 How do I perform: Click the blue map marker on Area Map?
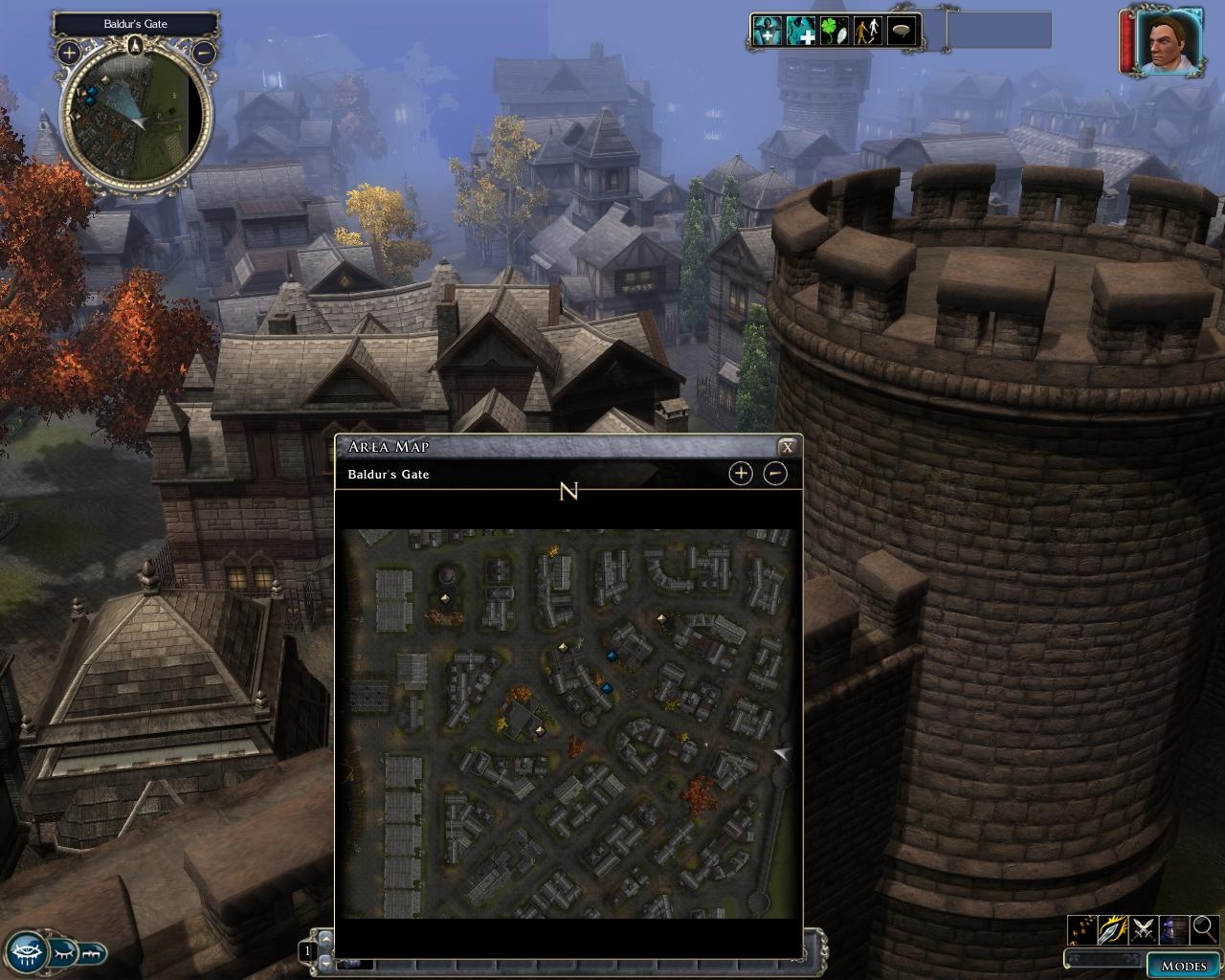[x=612, y=656]
